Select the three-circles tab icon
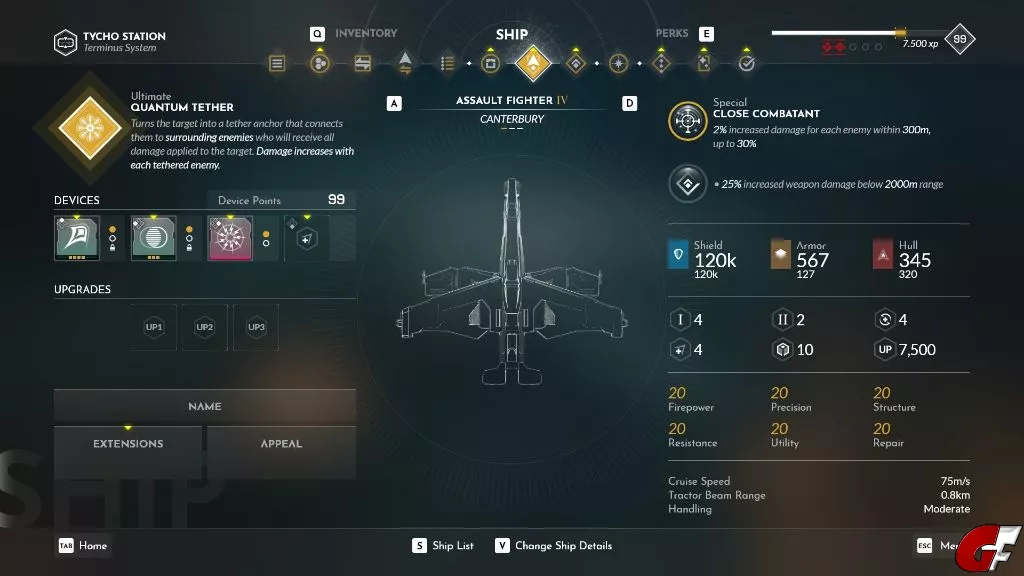The image size is (1024, 576). 319,63
